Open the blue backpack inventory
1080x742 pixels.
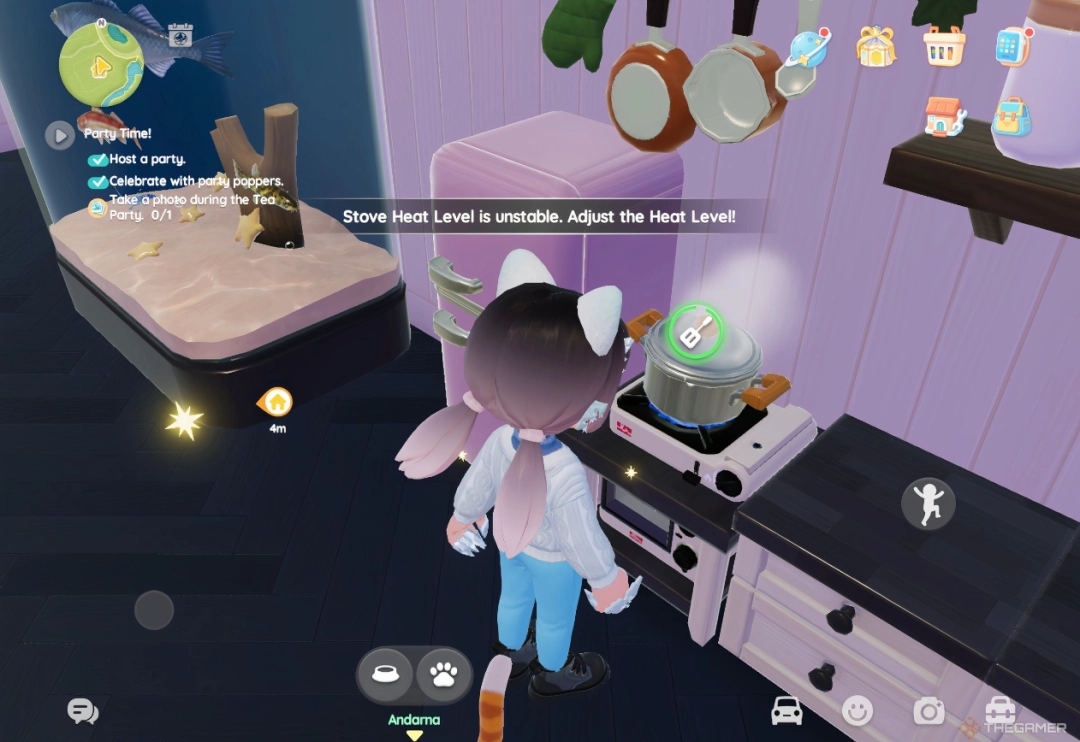1012,116
